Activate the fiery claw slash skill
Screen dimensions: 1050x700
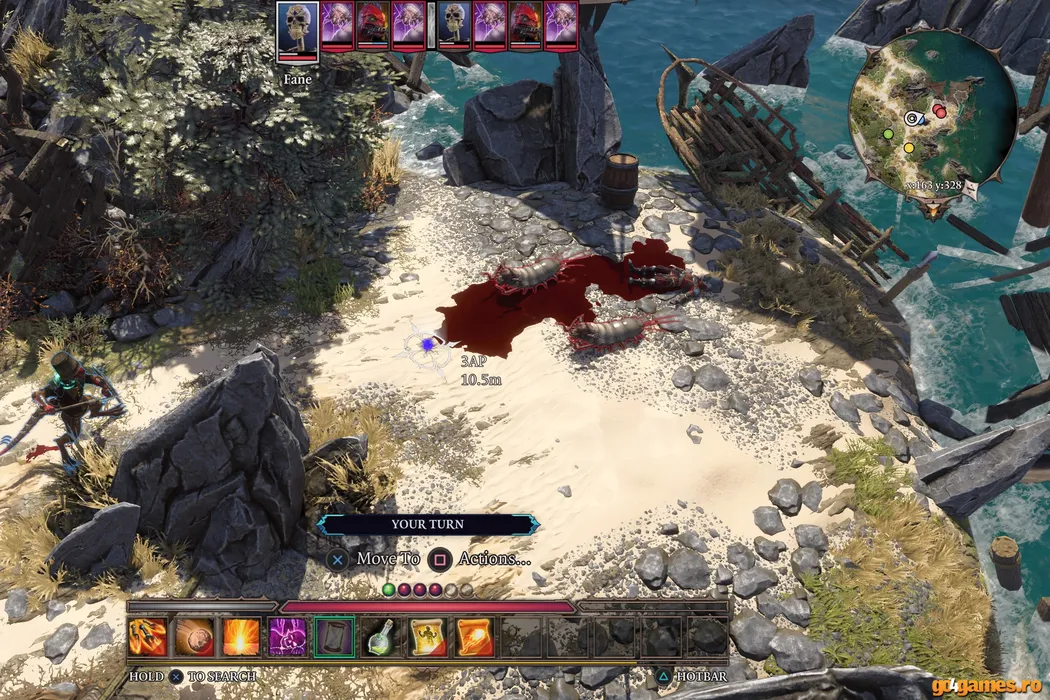pyautogui.click(x=148, y=637)
